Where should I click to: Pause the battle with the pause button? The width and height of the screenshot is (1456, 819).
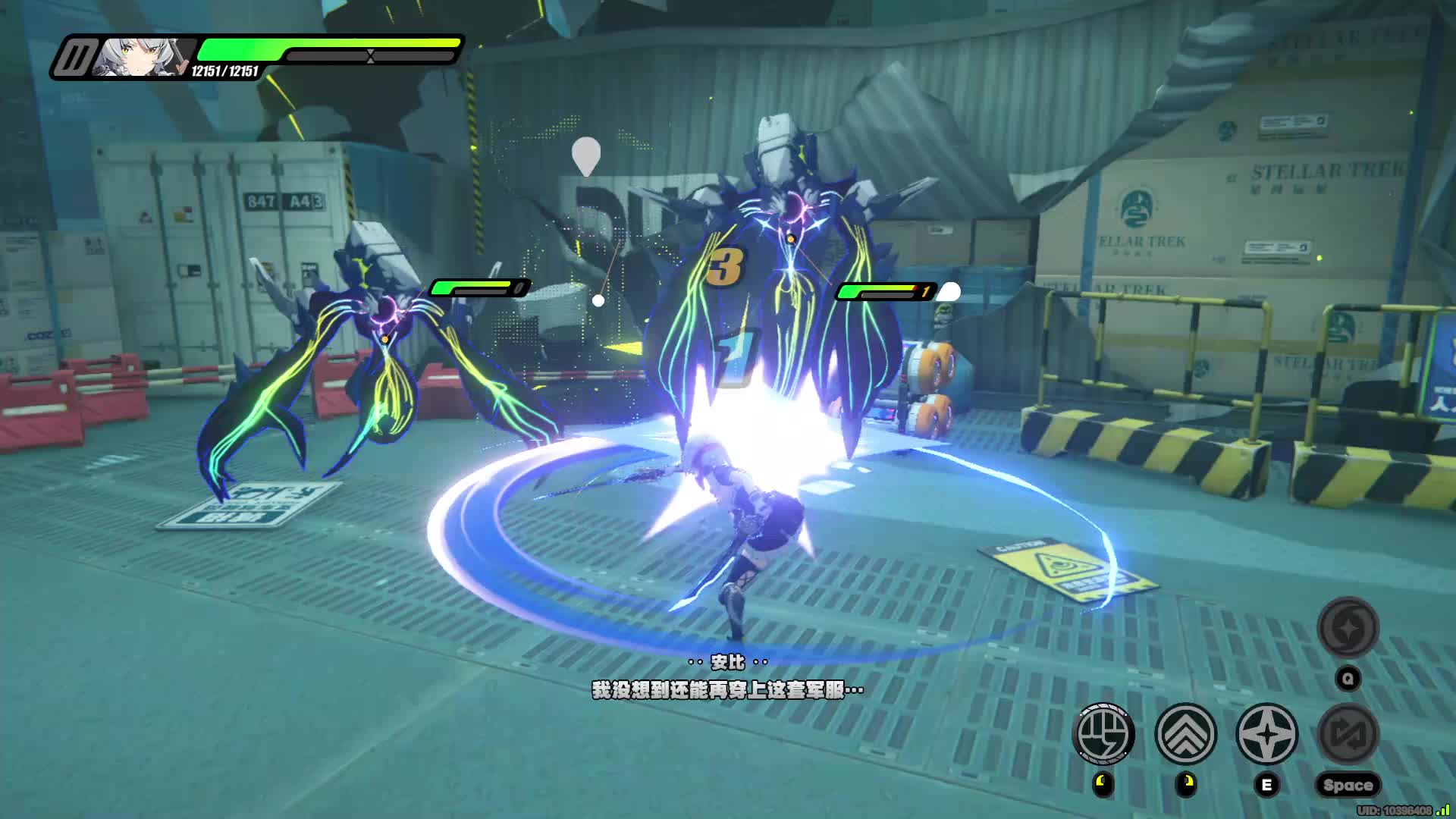74,58
